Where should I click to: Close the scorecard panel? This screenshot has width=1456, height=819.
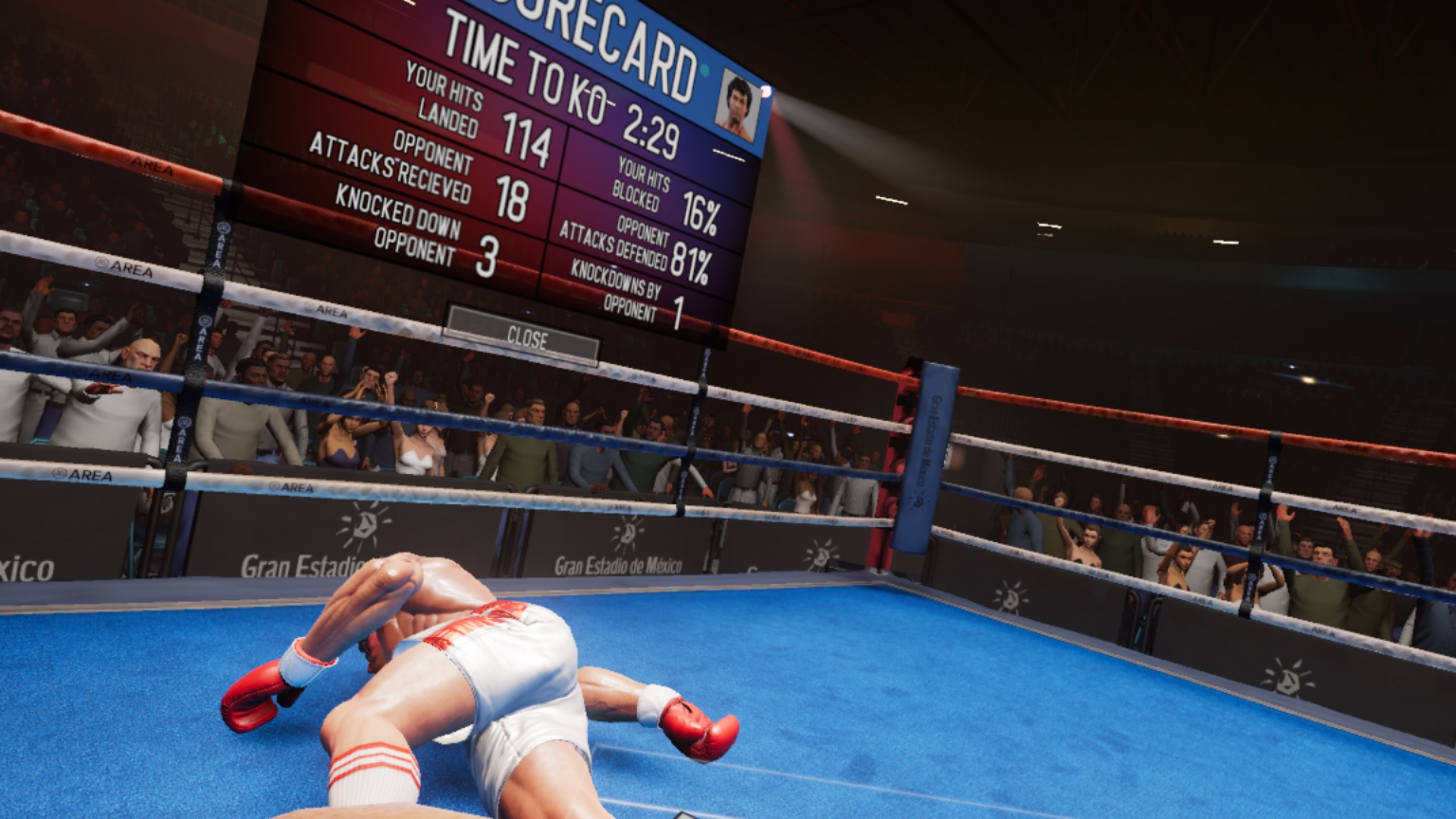522,336
